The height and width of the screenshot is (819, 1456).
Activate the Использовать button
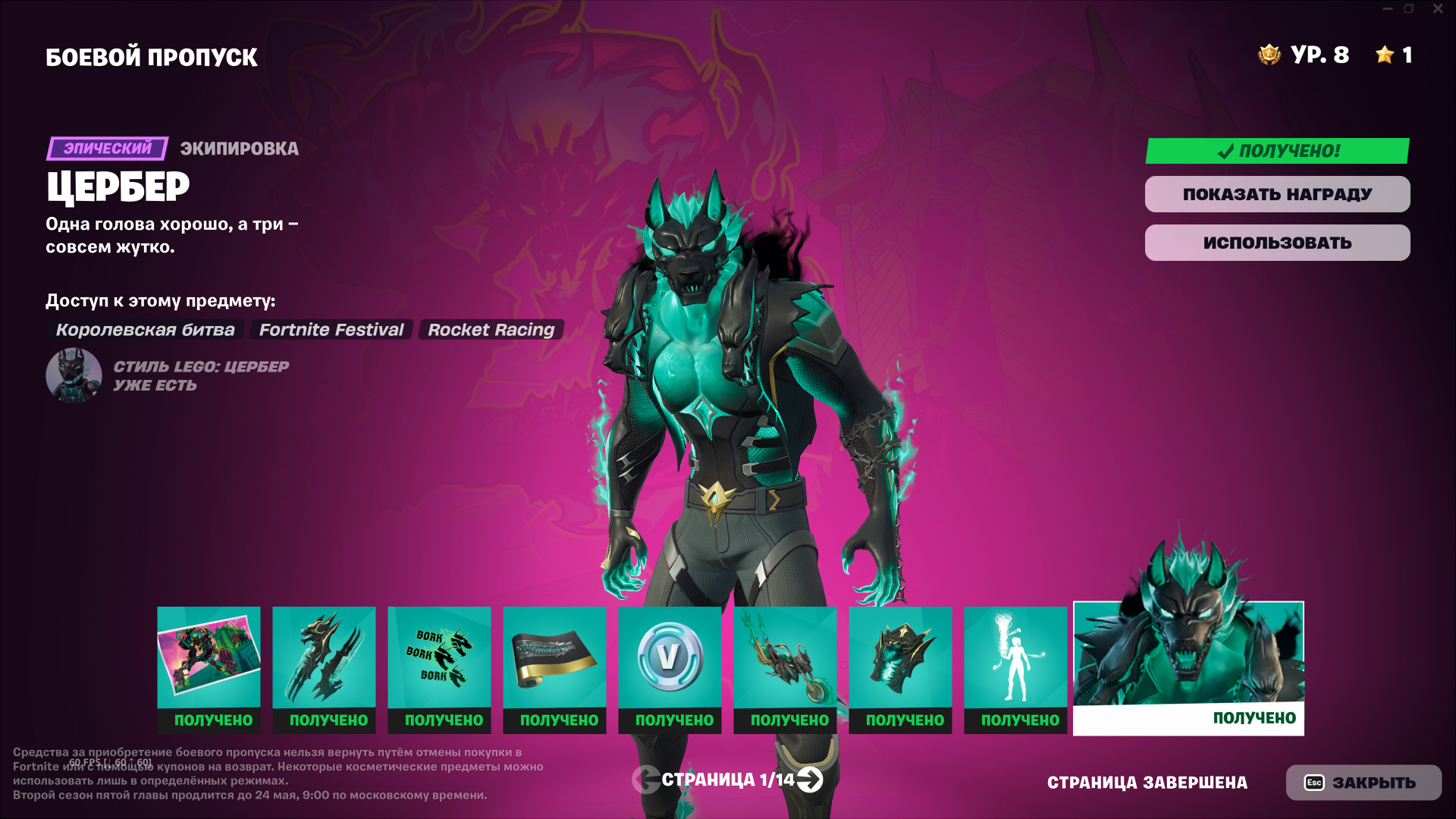(x=1277, y=243)
